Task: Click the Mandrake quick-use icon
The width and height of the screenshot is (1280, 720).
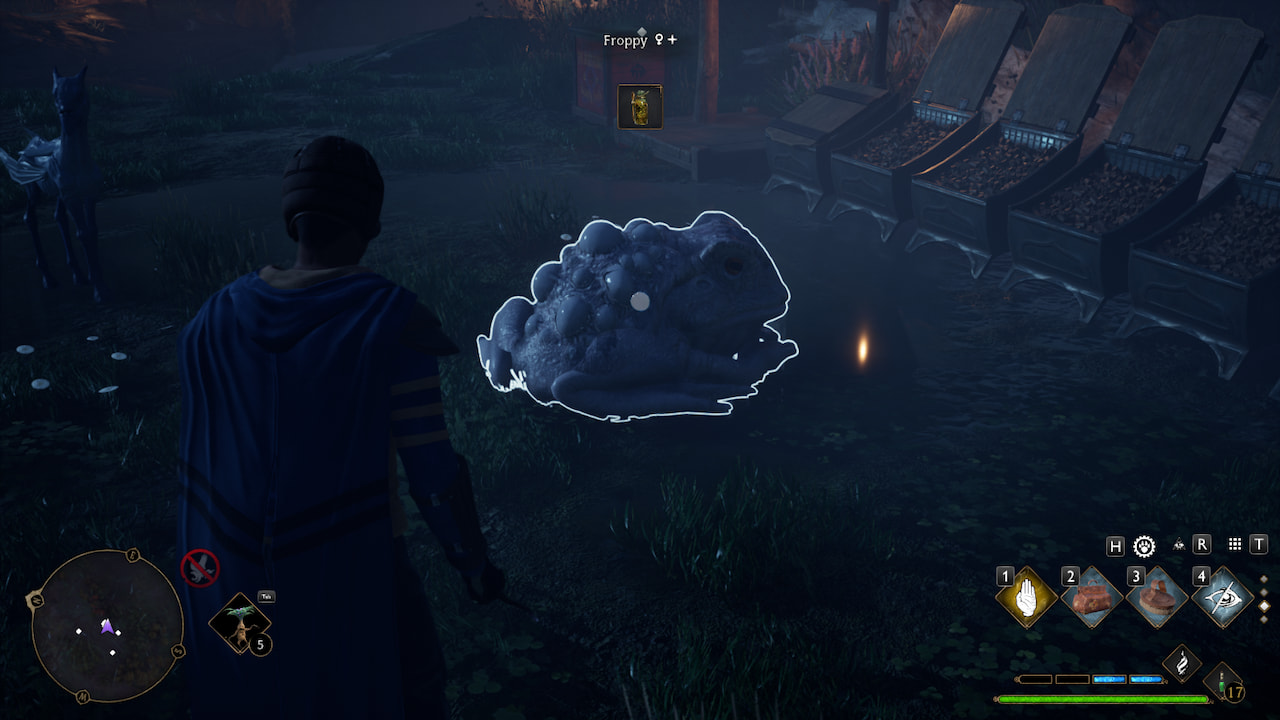Action: pyautogui.click(x=240, y=624)
